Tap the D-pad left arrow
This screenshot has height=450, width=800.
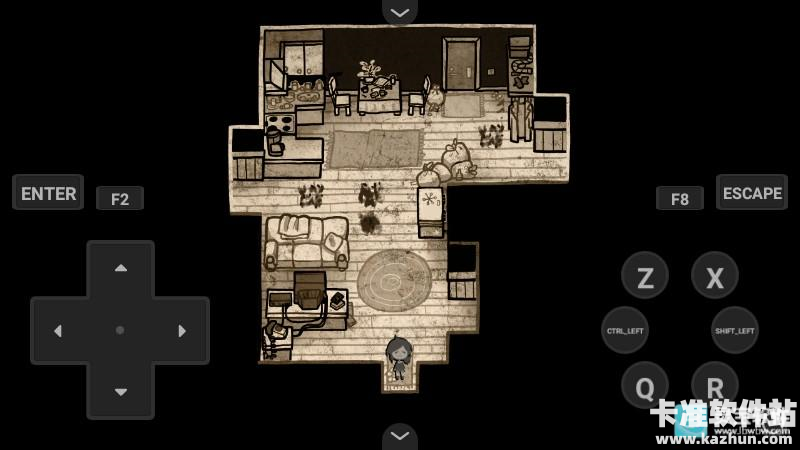tap(58, 330)
